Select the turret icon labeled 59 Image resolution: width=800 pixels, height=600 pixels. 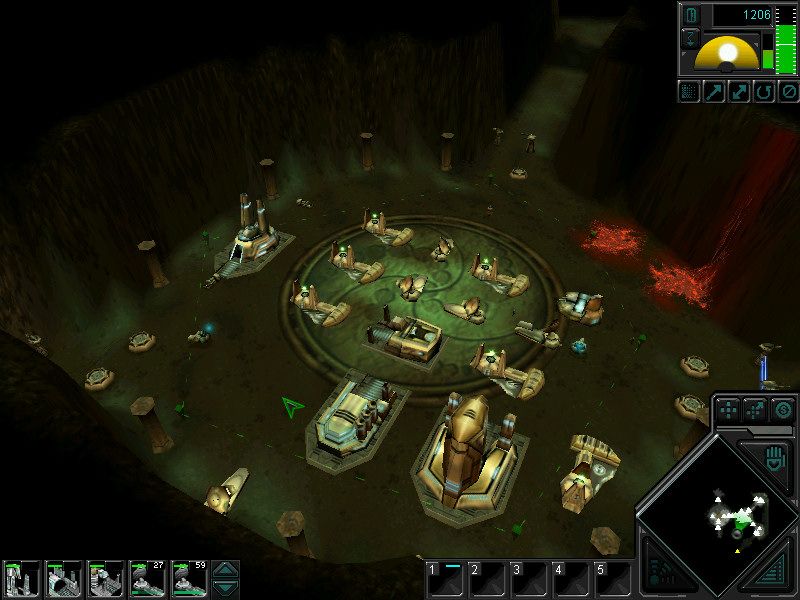(189, 579)
